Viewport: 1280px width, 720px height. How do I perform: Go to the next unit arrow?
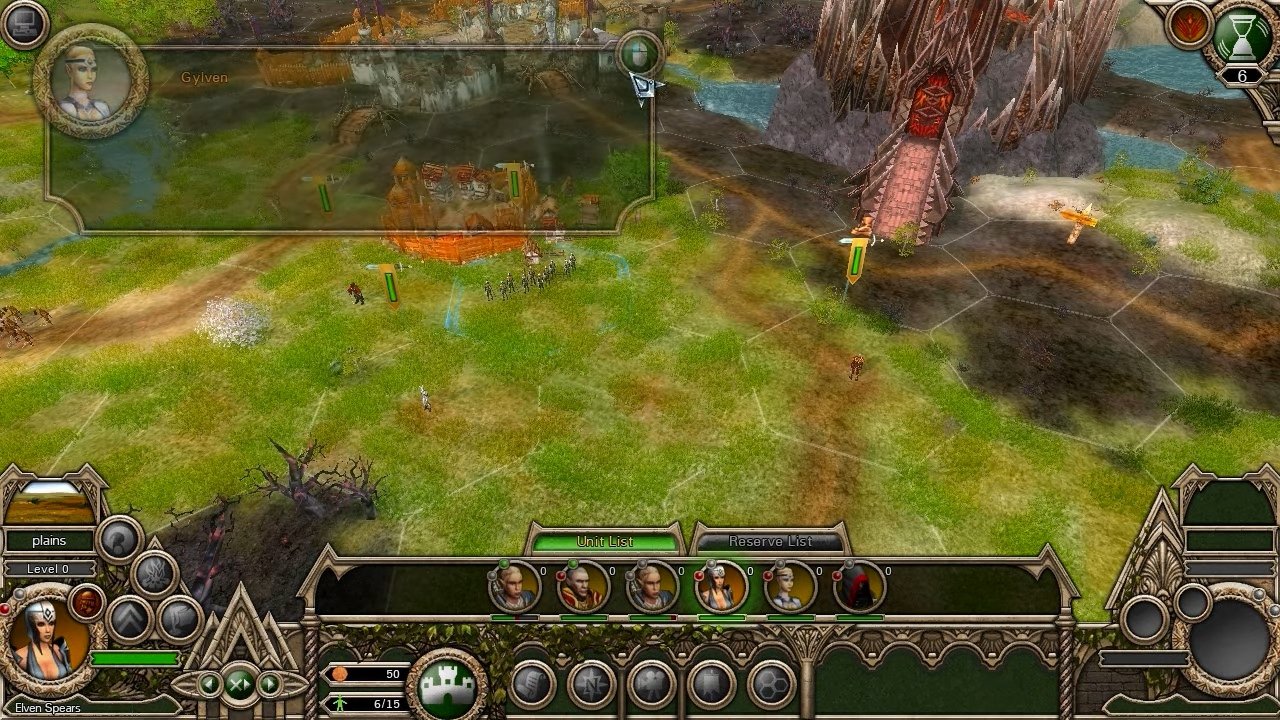coord(269,684)
